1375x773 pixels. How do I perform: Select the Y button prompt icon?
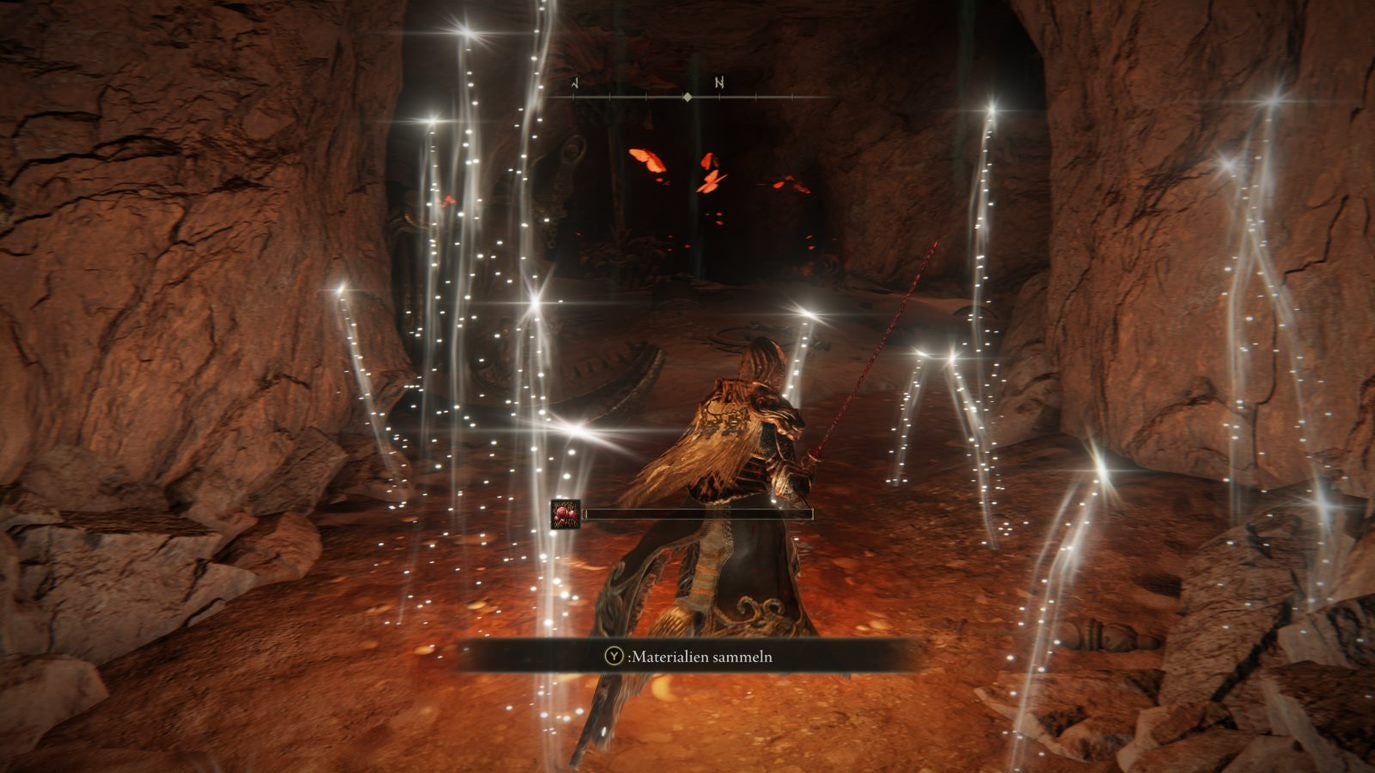(613, 656)
